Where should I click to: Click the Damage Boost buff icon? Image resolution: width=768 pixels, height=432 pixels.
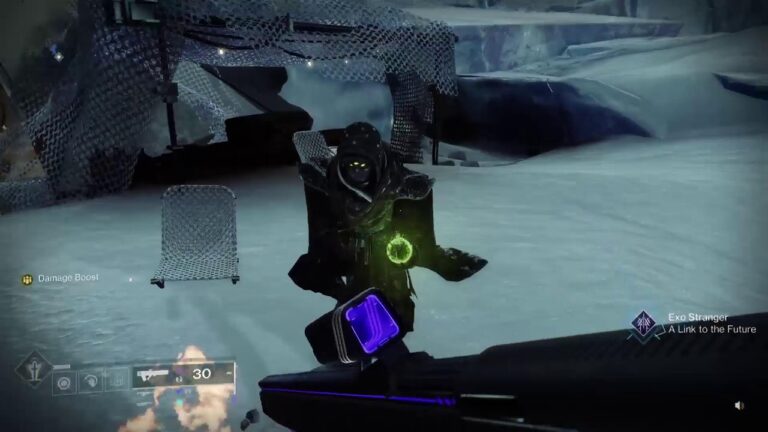[27, 278]
